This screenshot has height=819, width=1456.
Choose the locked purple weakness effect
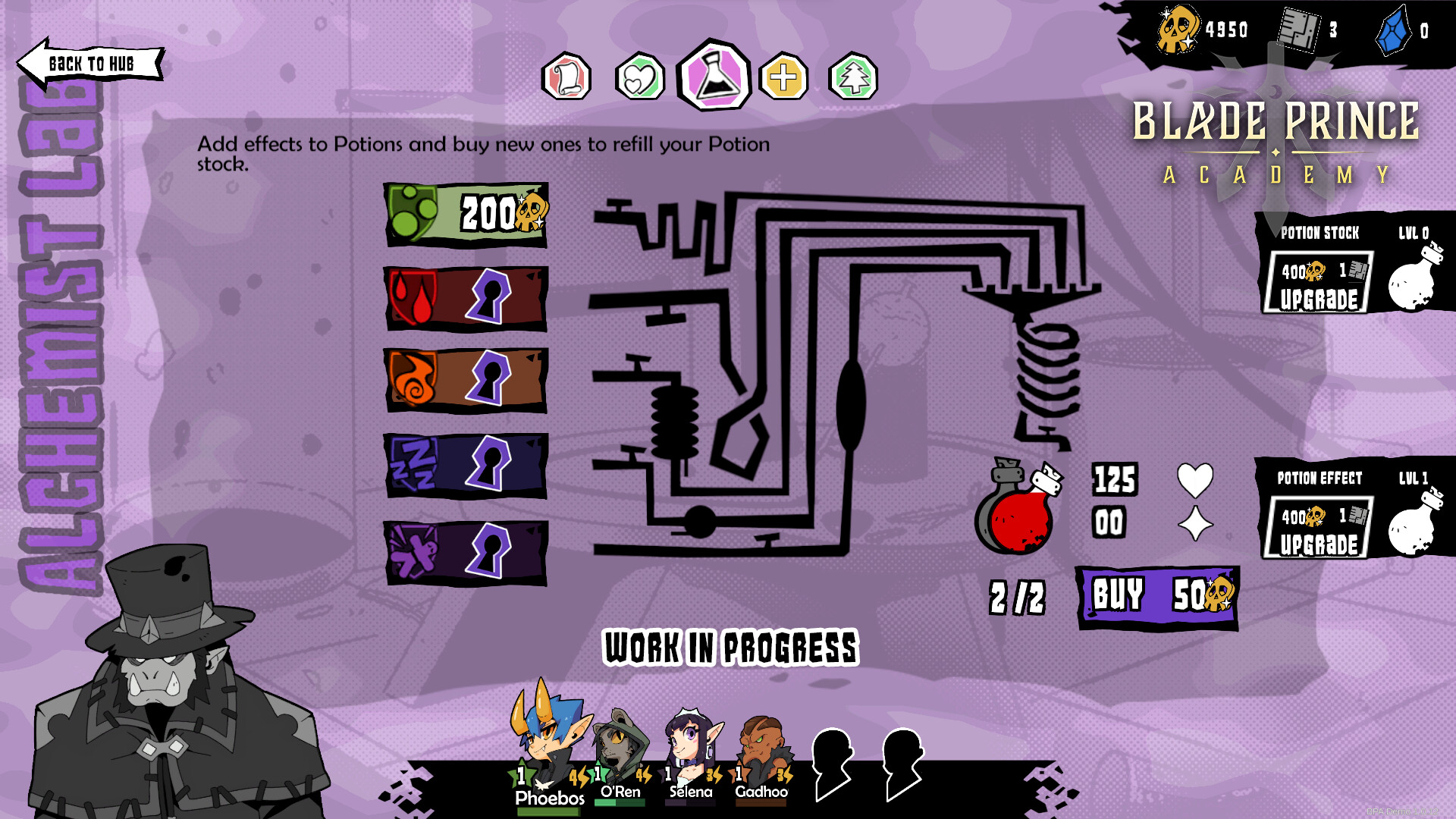click(466, 553)
